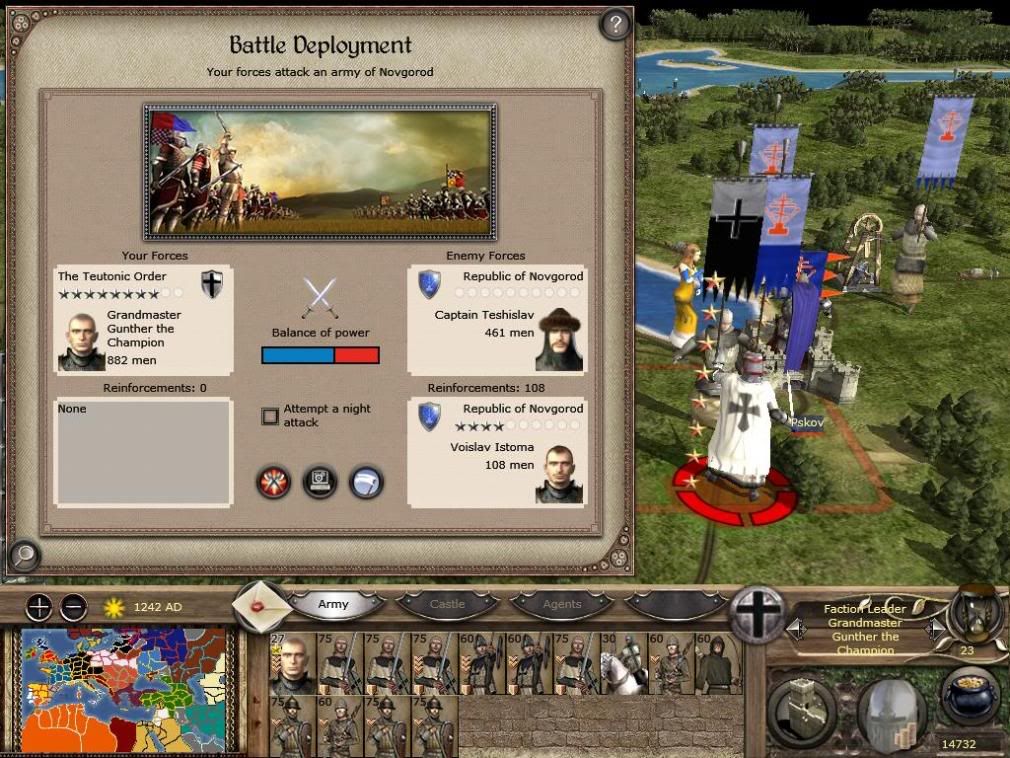Open the helmet recruitment button
Viewport: 1010px width, 758px height.
coord(892,712)
